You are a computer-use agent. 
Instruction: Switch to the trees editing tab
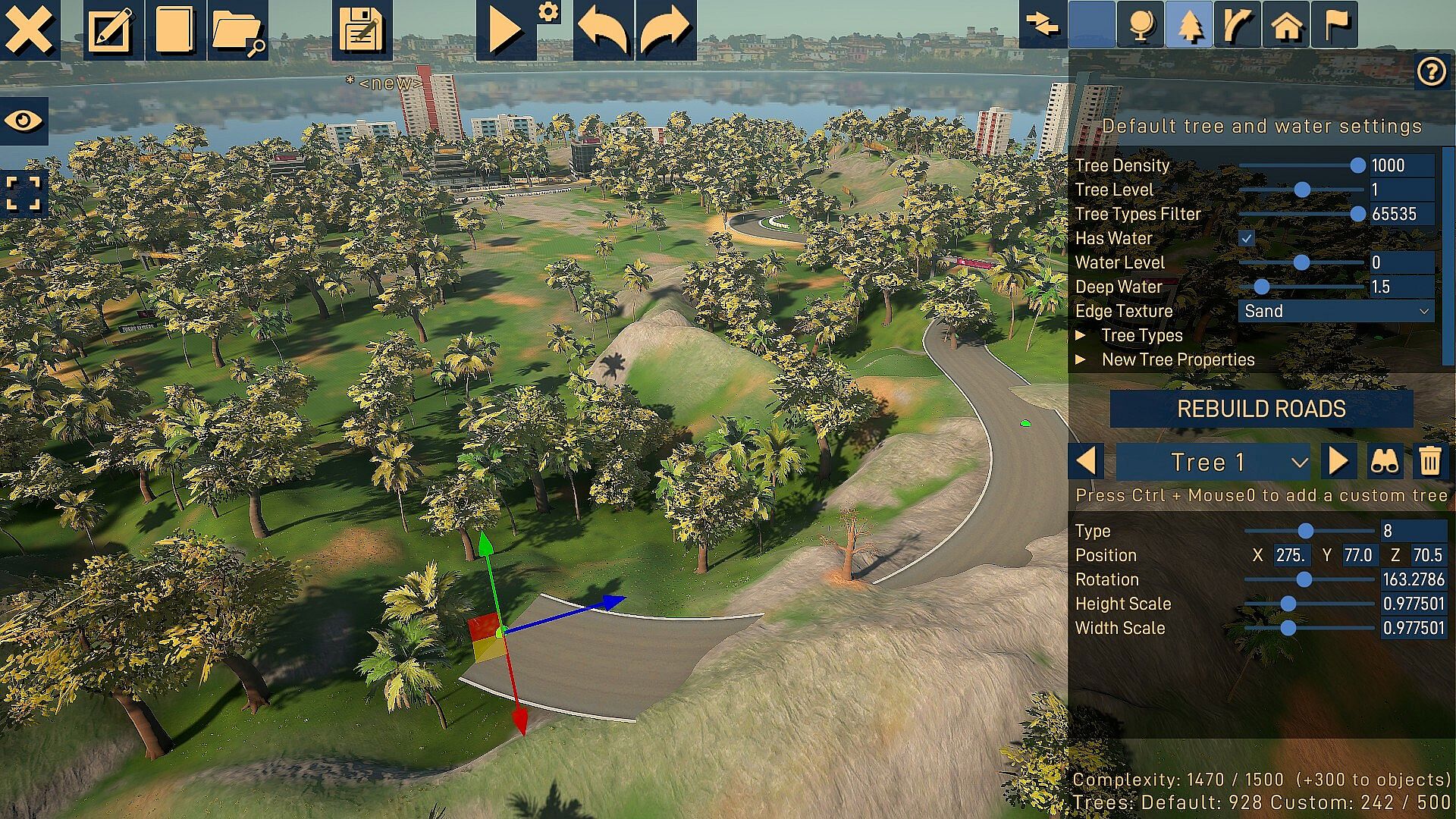point(1189,25)
